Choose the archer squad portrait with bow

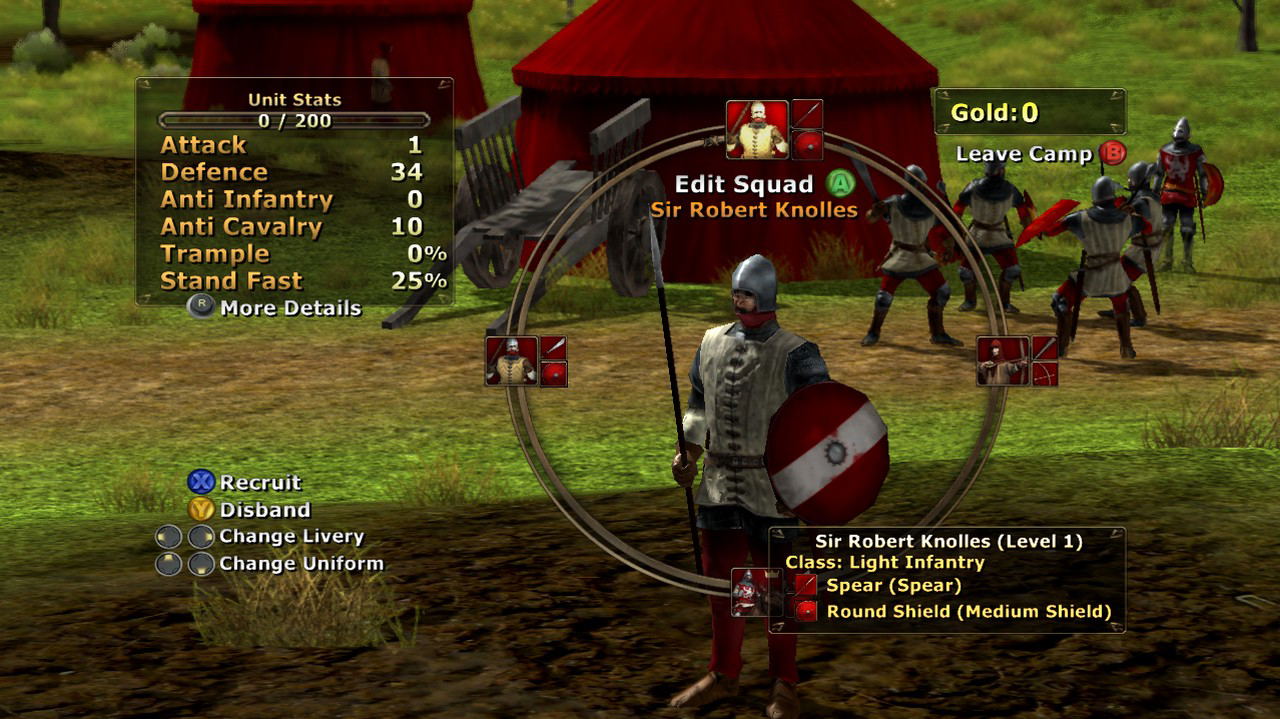(1003, 361)
